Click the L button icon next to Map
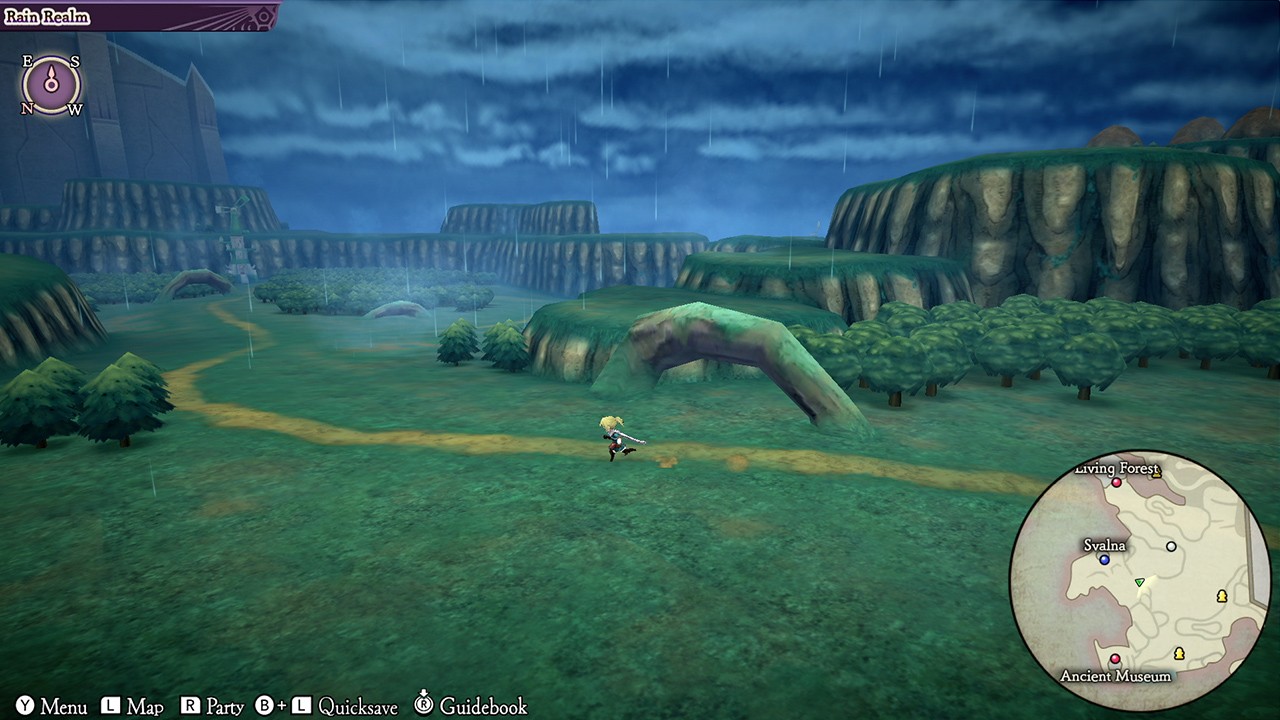Image resolution: width=1280 pixels, height=720 pixels. 110,707
